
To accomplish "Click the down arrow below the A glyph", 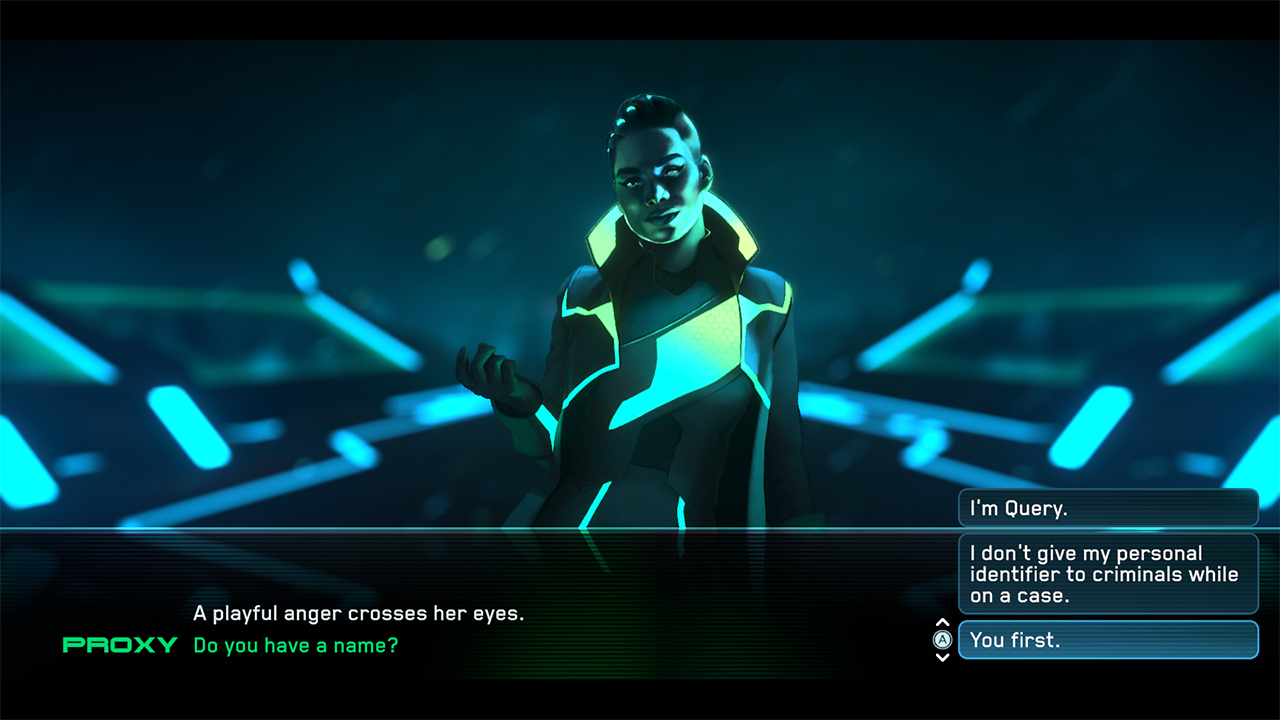I will click(x=941, y=658).
